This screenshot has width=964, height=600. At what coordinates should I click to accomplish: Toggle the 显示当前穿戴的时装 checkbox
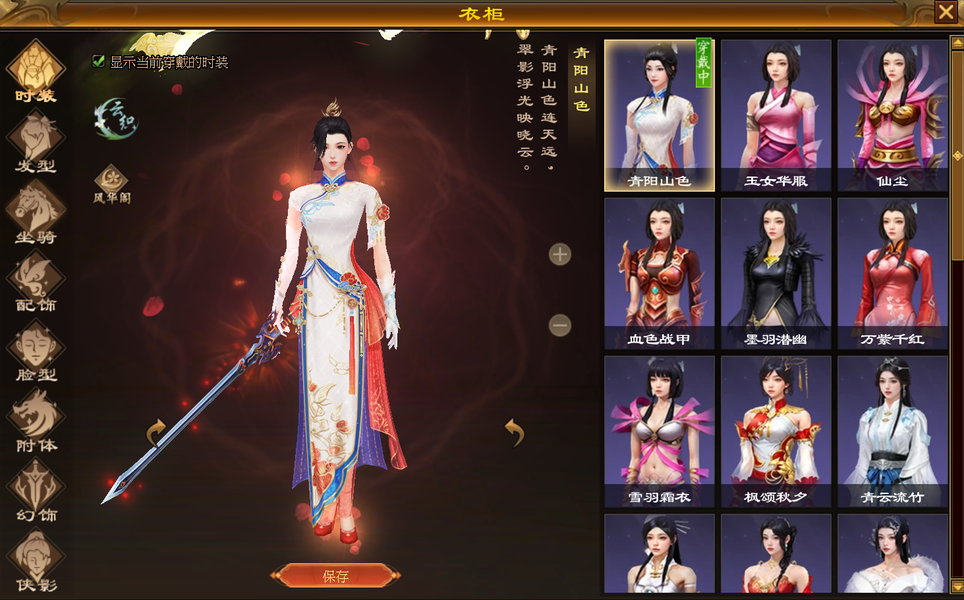(98, 61)
